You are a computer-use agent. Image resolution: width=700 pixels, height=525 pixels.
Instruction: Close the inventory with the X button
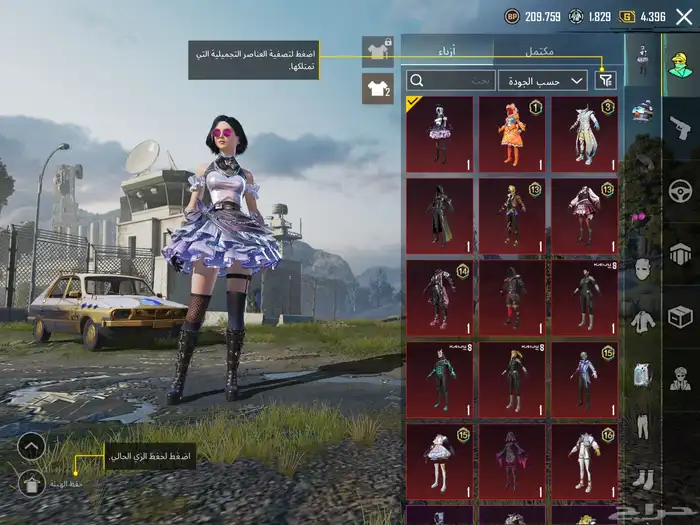coord(684,16)
